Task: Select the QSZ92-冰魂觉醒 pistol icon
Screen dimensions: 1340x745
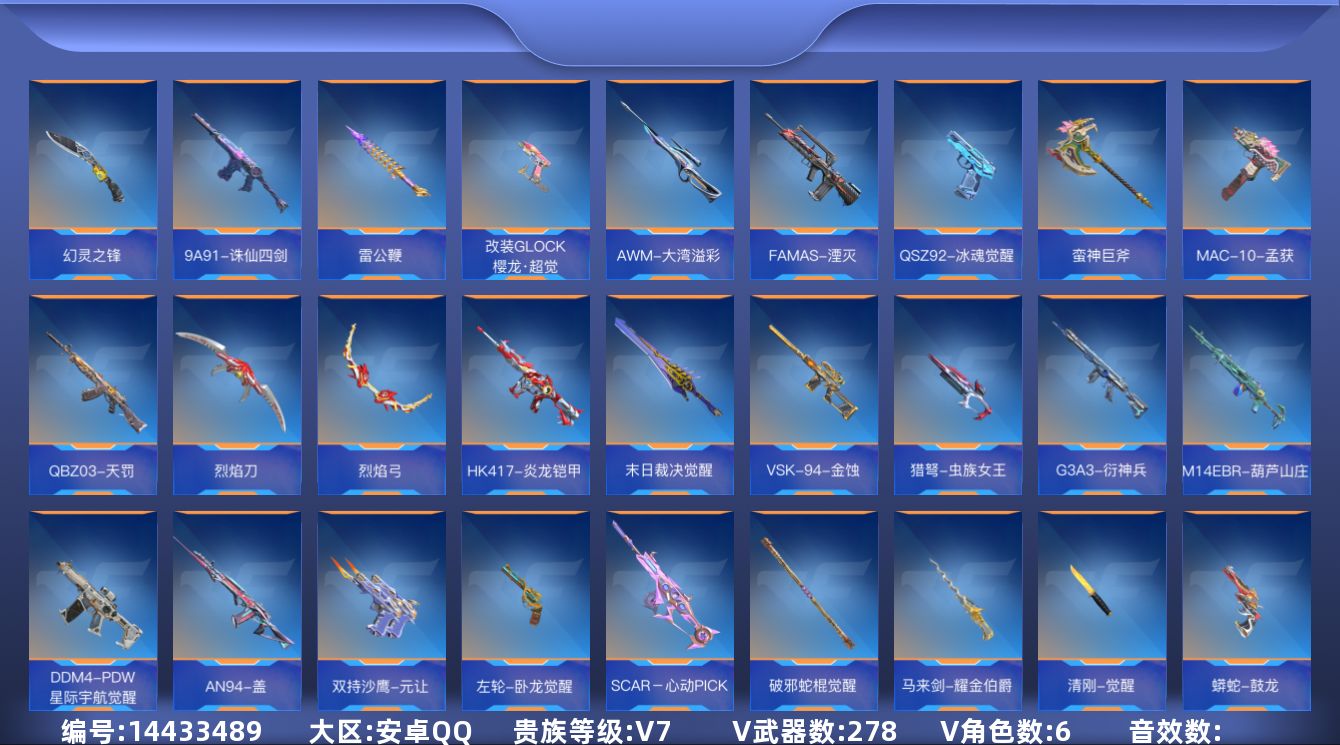Action: (957, 160)
